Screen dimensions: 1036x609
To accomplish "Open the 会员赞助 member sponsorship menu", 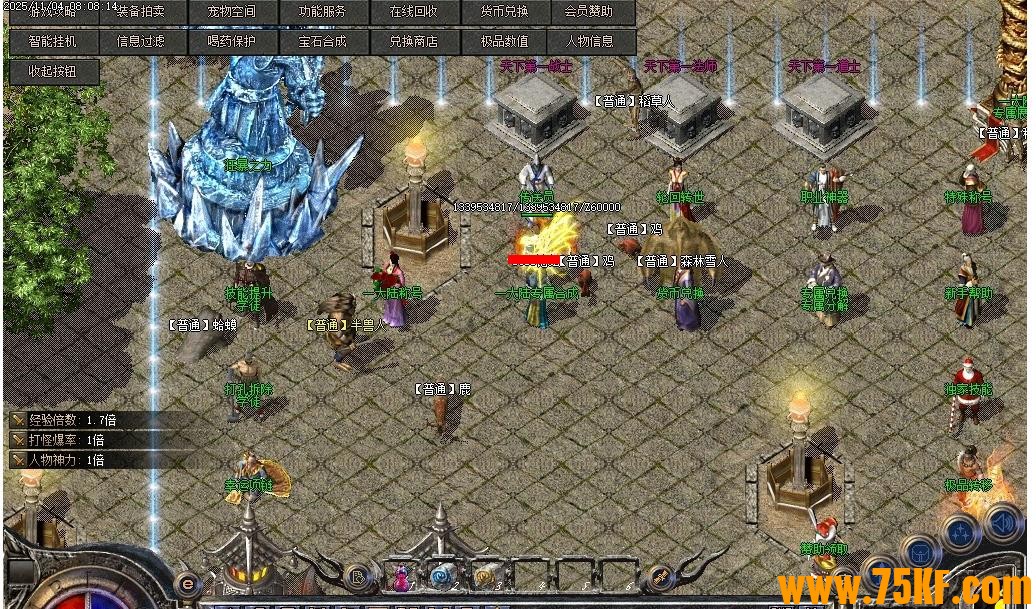I will [590, 12].
